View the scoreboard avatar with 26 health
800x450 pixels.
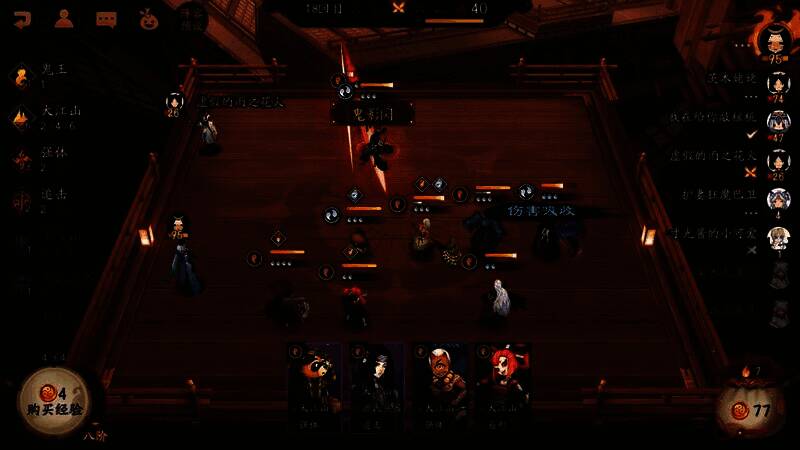(x=778, y=161)
